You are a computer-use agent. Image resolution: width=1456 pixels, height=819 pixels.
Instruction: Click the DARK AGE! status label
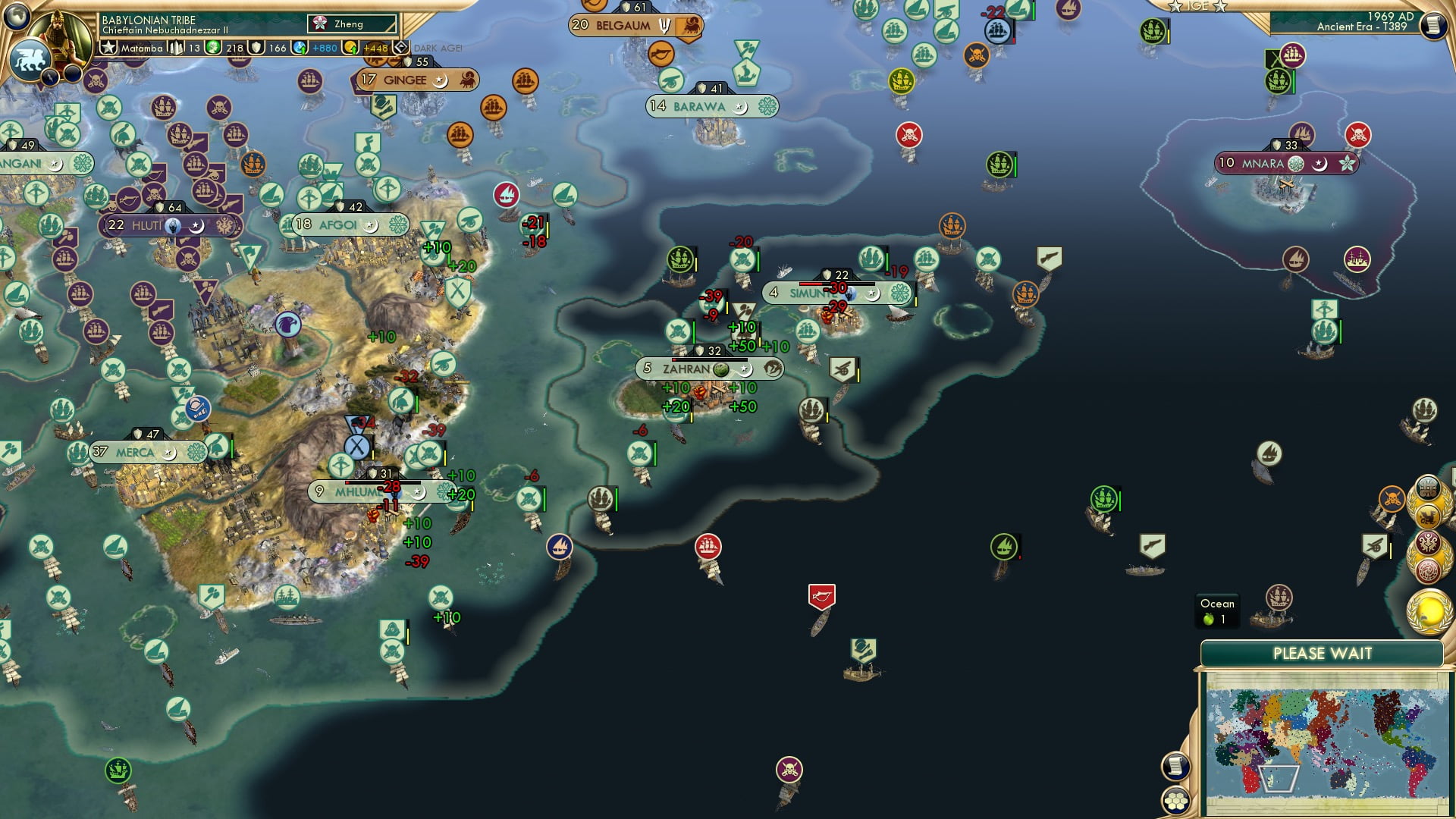point(436,47)
